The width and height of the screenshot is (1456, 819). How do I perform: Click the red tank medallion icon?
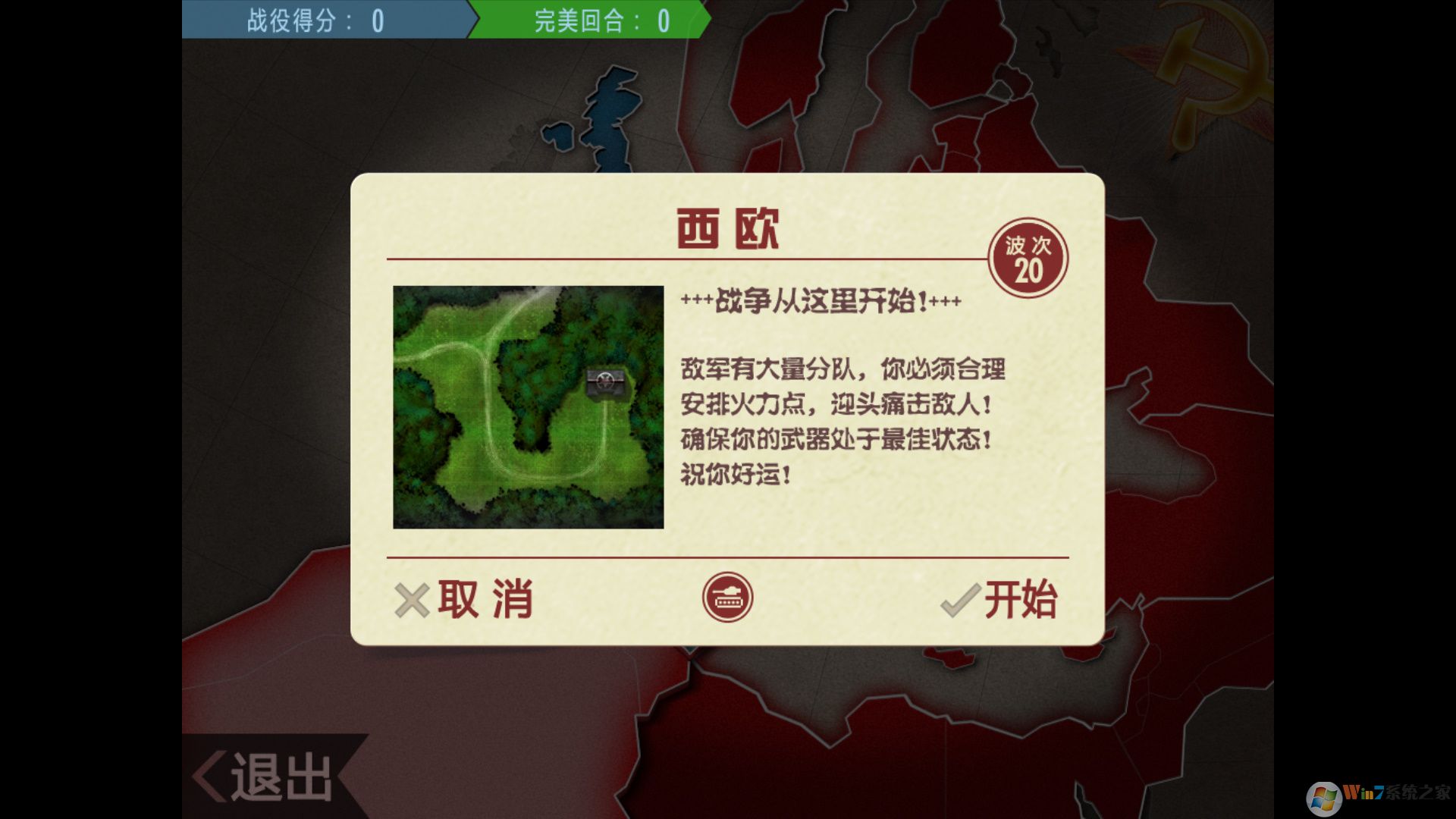click(x=727, y=597)
